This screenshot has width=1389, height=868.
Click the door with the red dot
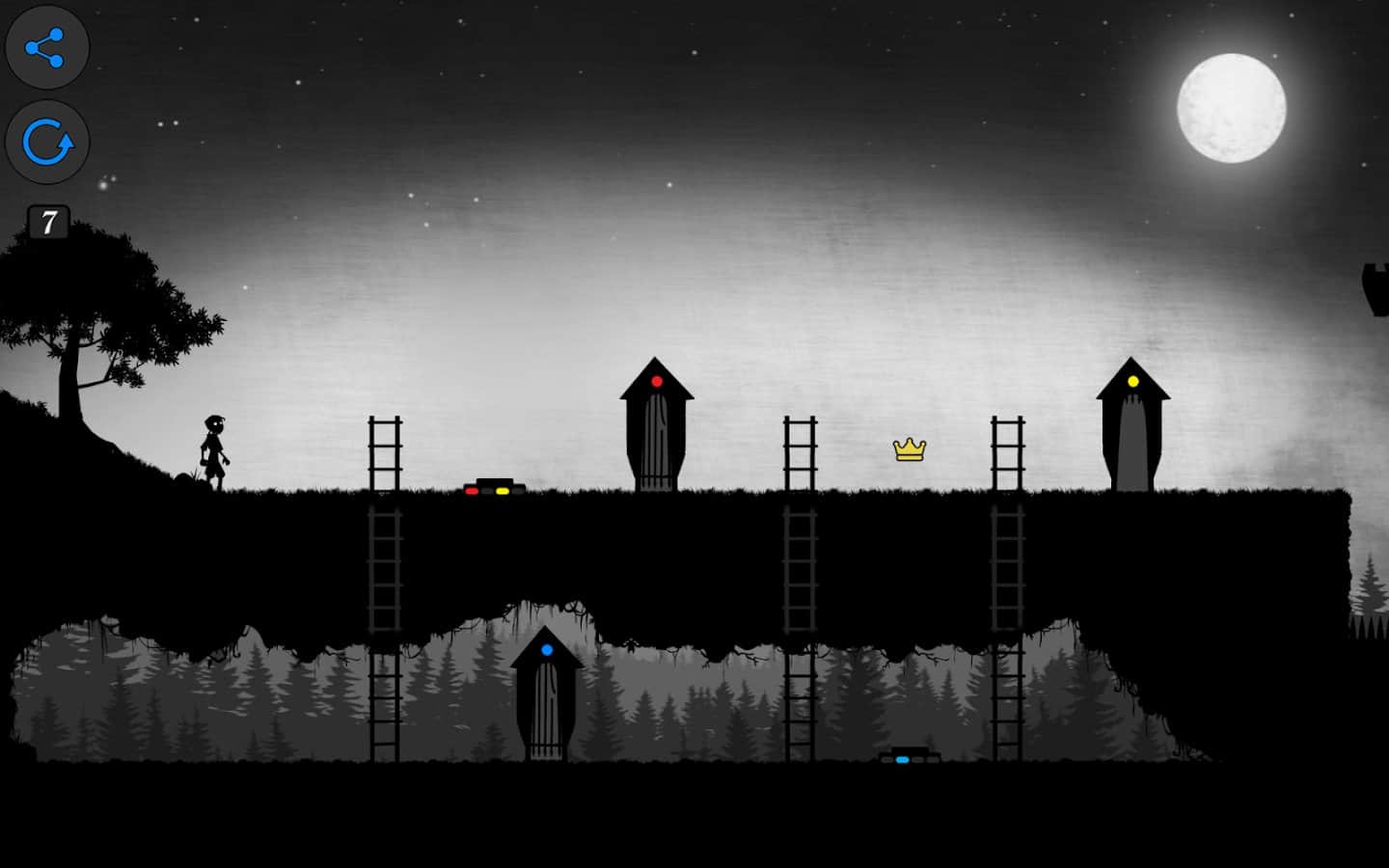656,434
